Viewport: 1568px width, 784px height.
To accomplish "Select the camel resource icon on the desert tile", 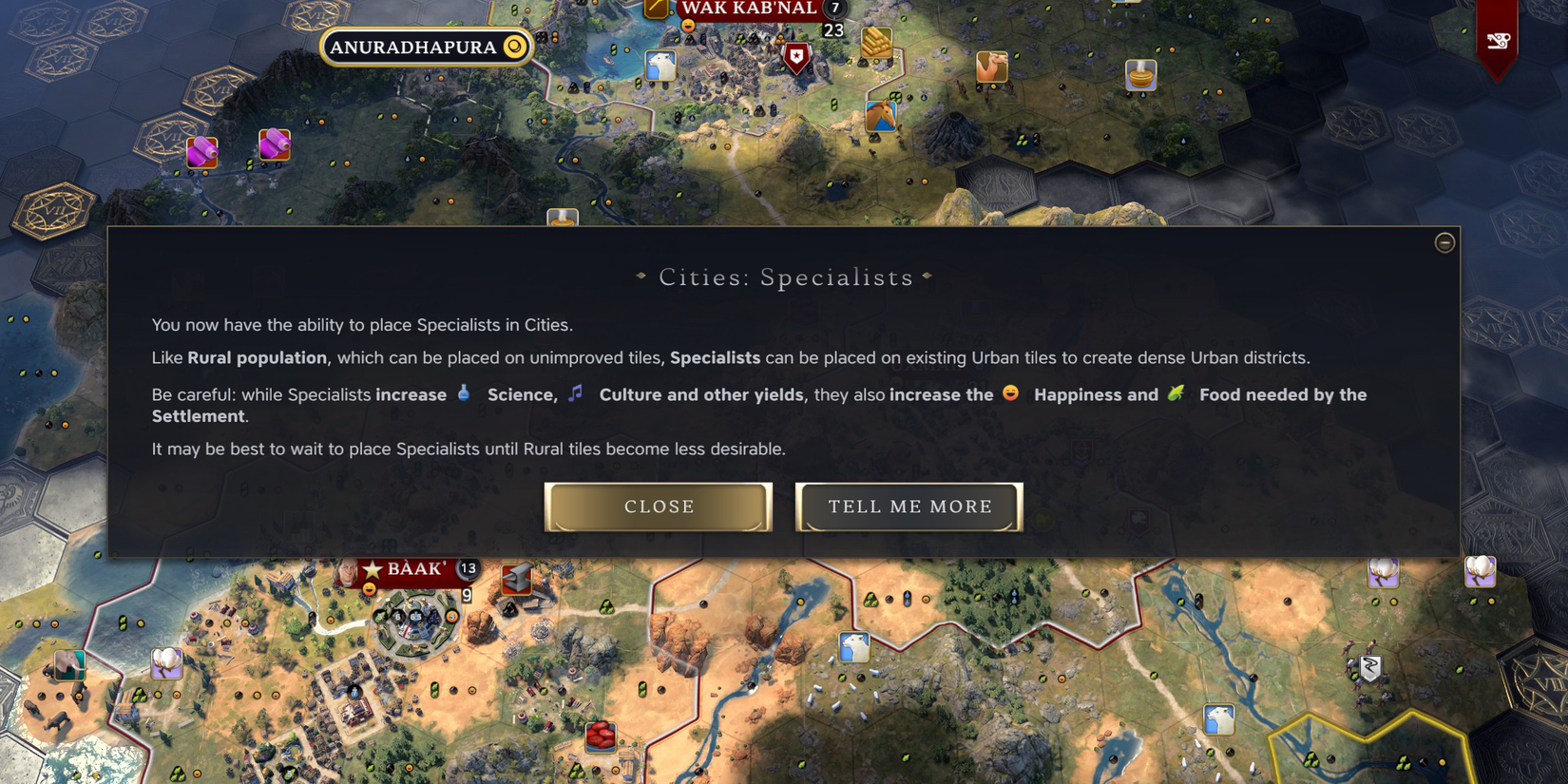I will pos(991,67).
